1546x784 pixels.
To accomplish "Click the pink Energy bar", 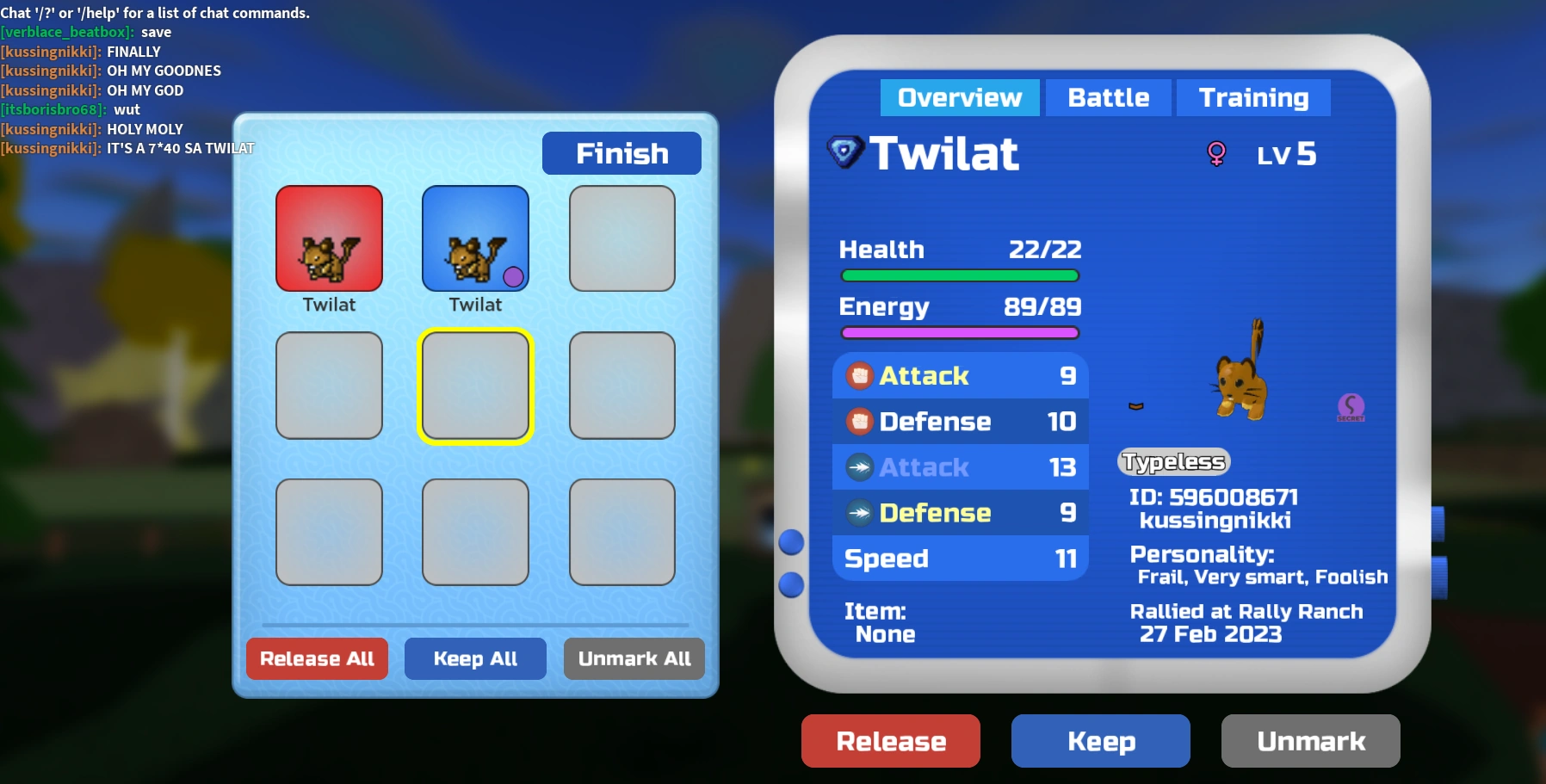I will [x=959, y=333].
